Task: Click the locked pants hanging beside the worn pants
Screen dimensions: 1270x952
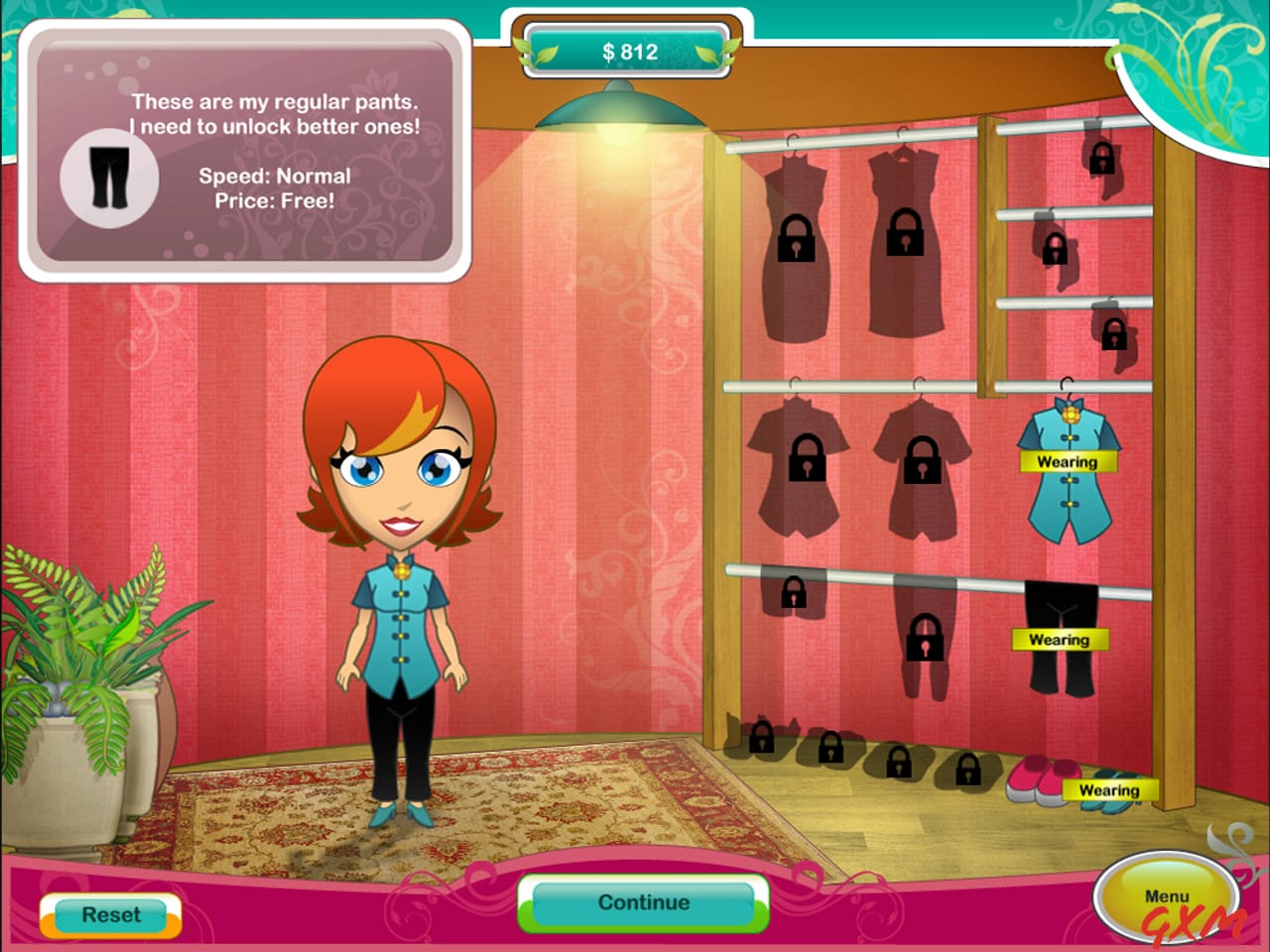Action: (x=923, y=640)
